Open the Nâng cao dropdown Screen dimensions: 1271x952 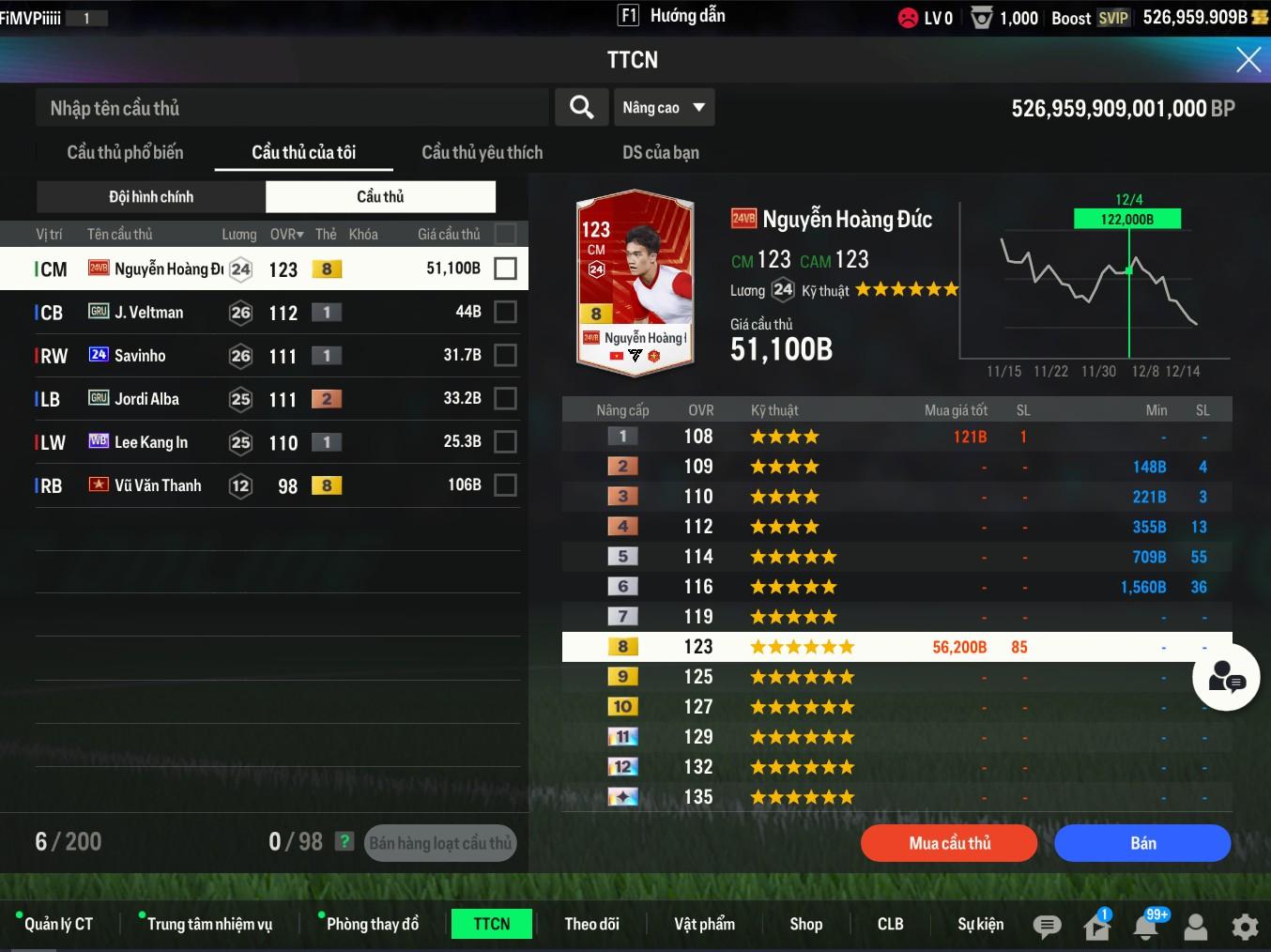(663, 108)
